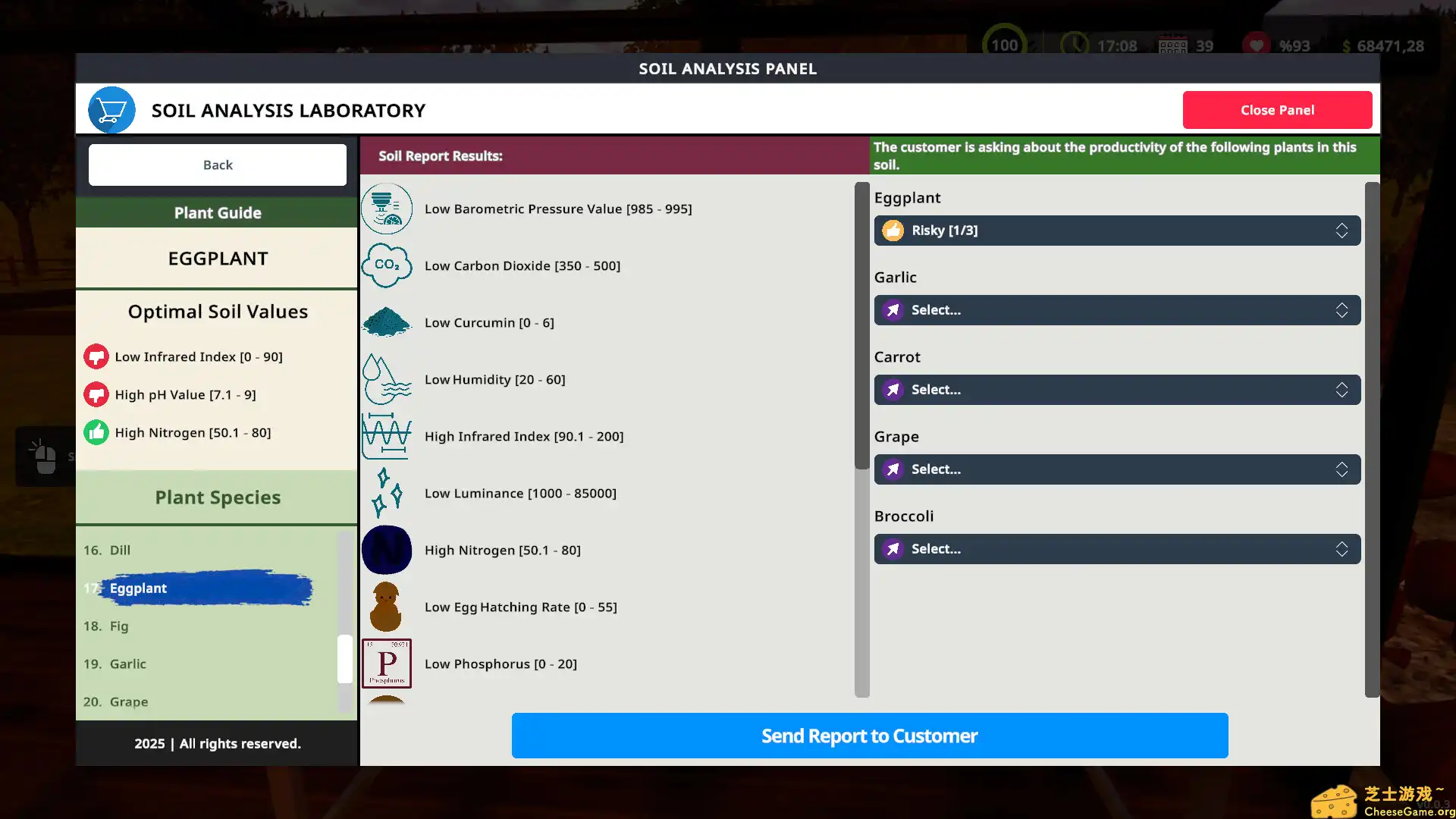The height and width of the screenshot is (819, 1456).
Task: Choose Garlic in the plant species list
Action: coord(127,664)
